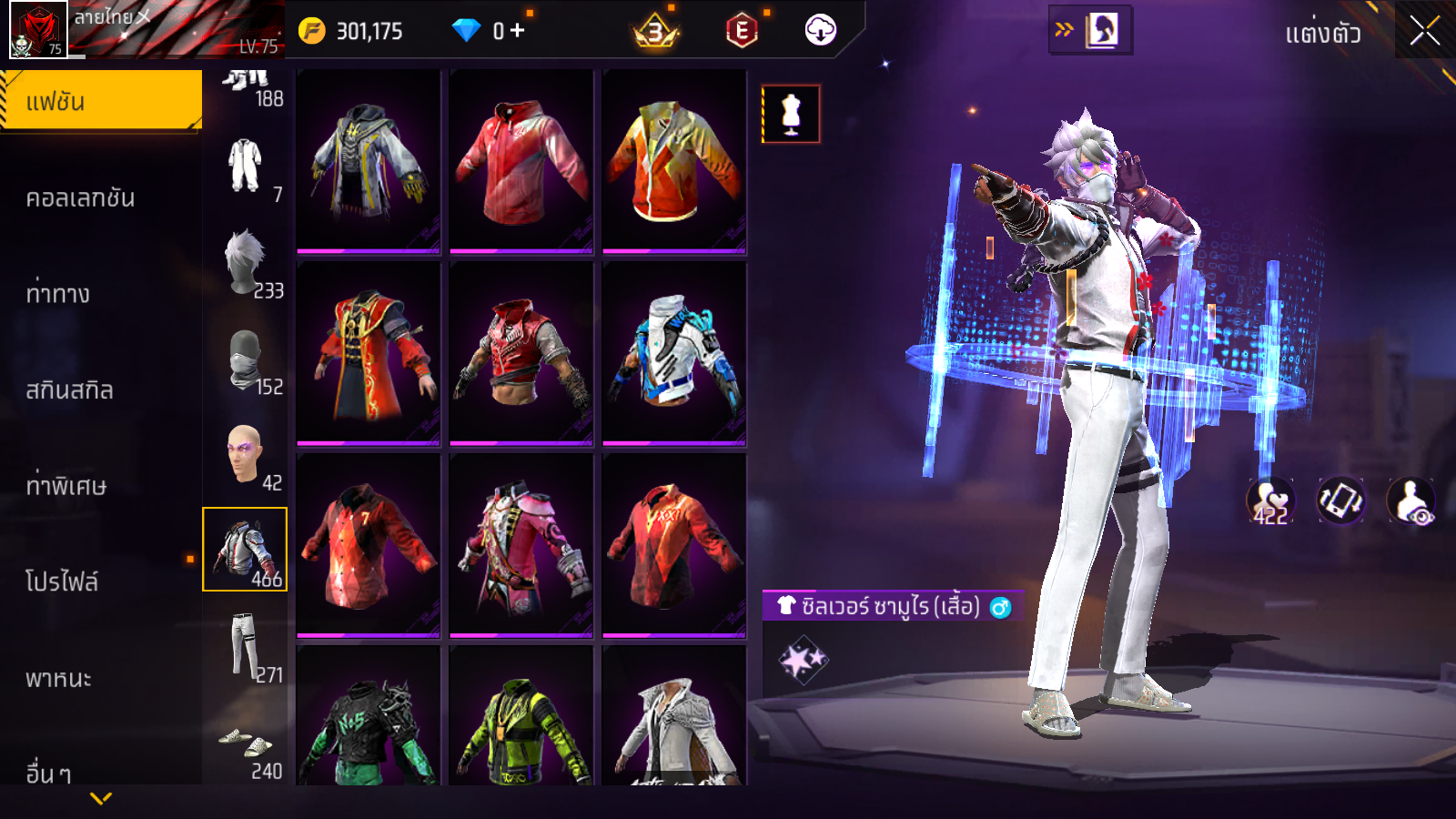
Task: Switch to the พาหนะ tab
Action: tap(58, 679)
